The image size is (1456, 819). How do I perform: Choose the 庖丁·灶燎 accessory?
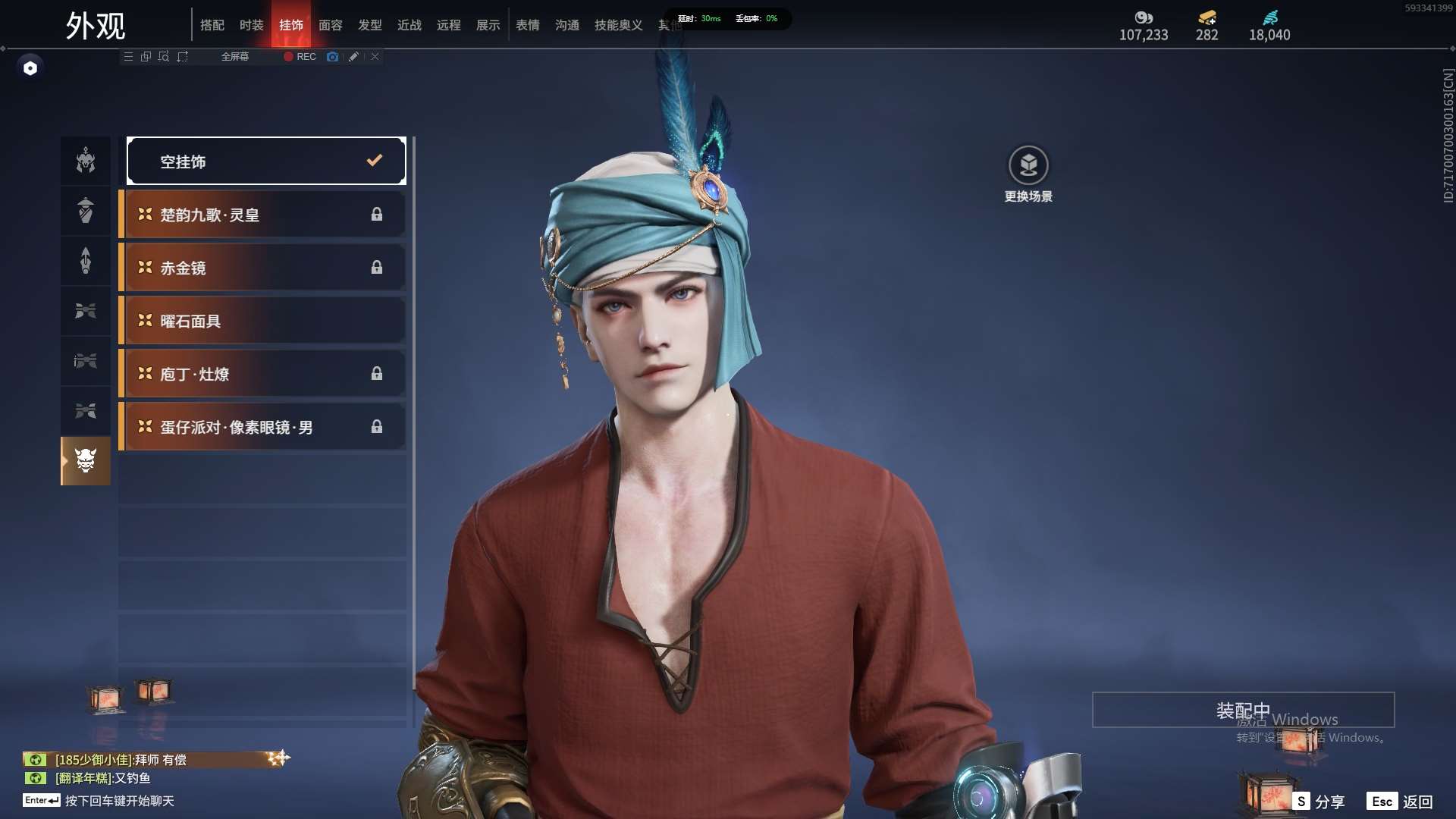point(262,374)
